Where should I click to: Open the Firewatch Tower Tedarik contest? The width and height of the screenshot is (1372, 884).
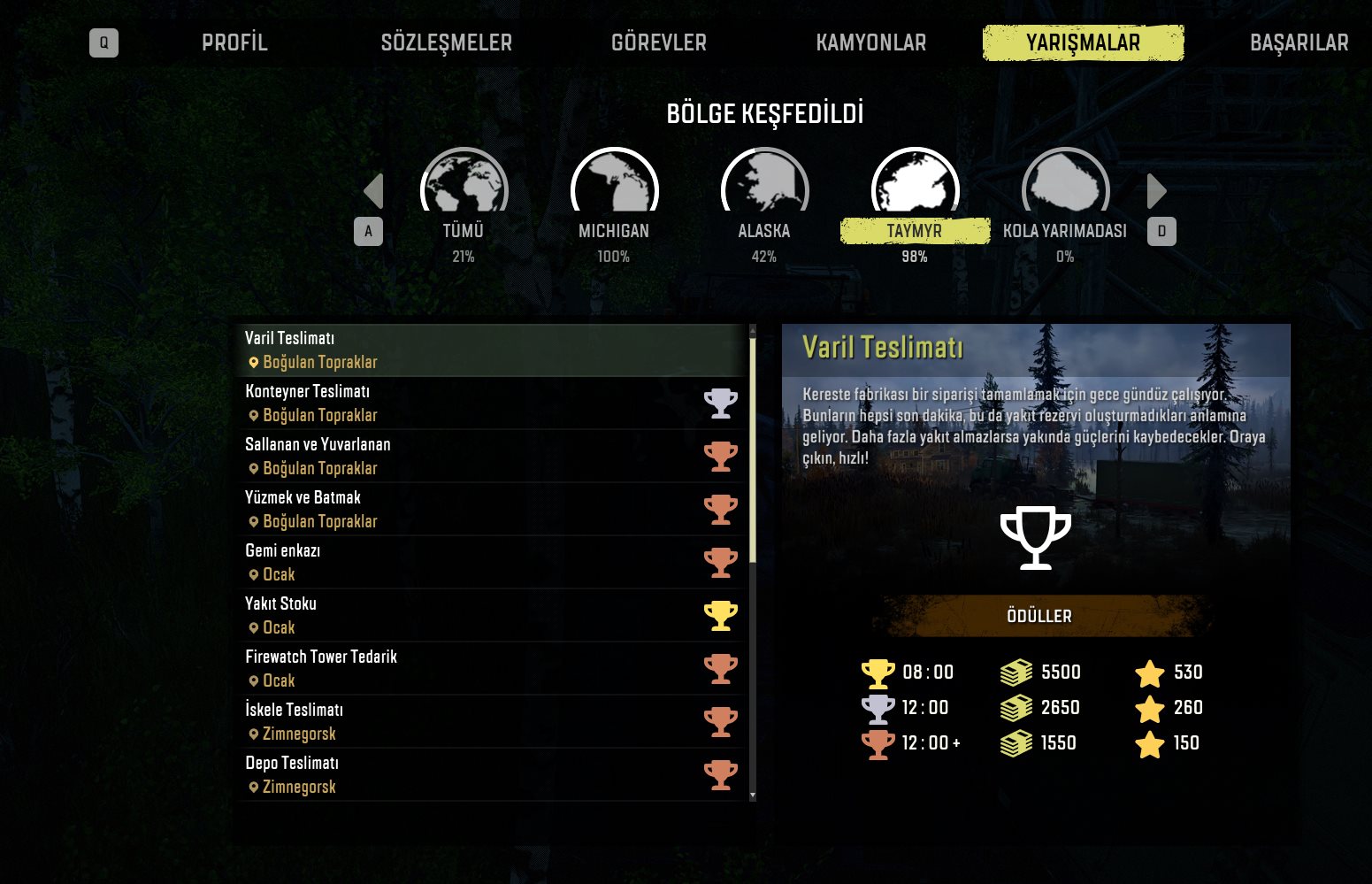tap(492, 669)
